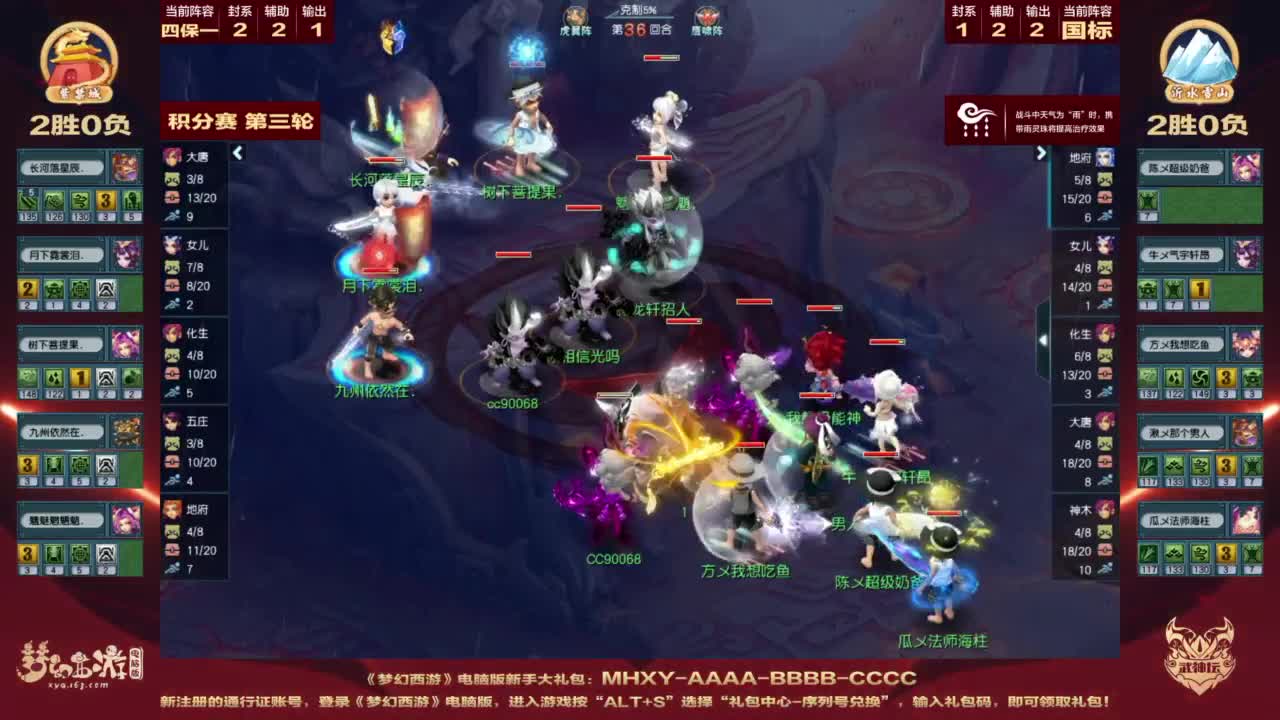Collapse the left player panel with its chevron
The height and width of the screenshot is (720, 1280).
[x=238, y=152]
